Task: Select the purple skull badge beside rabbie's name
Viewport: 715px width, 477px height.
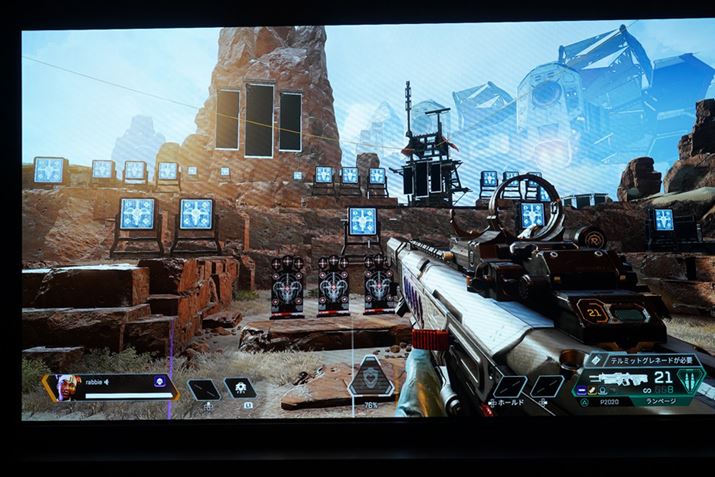Action: pos(158,381)
